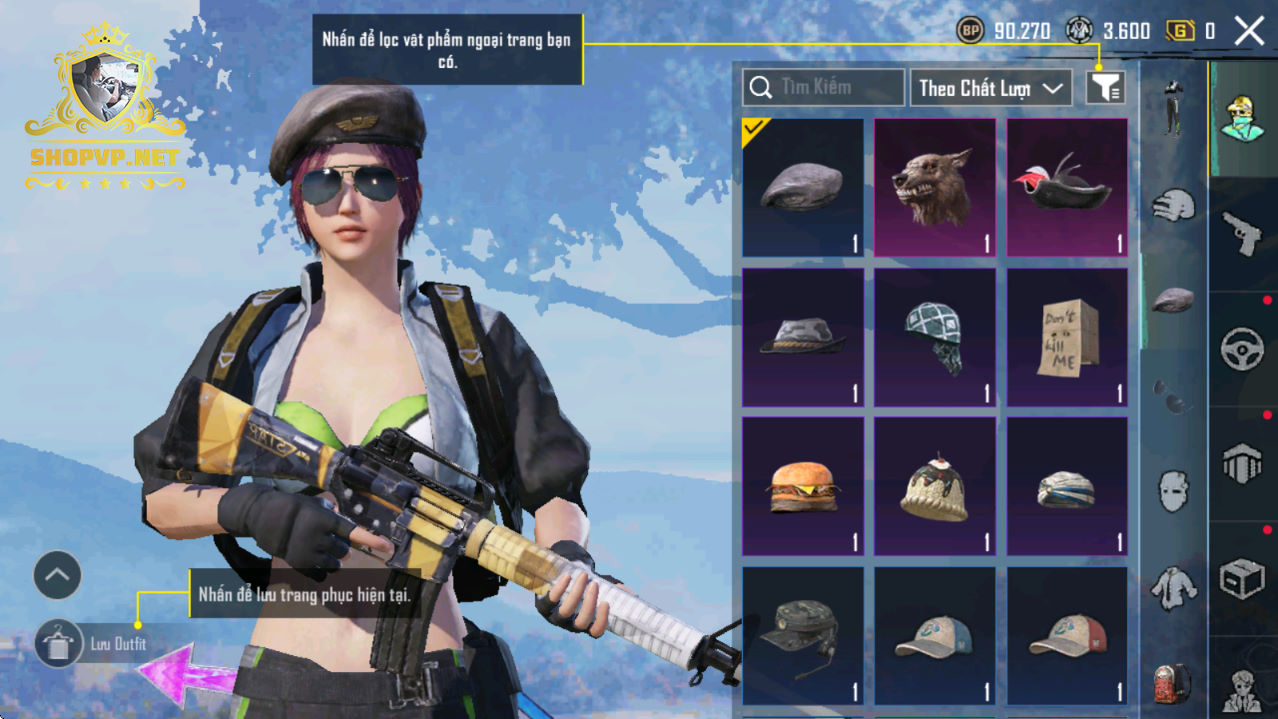The height and width of the screenshot is (719, 1278).
Task: Open the Theo Chất Lượng sort dropdown
Action: [x=989, y=88]
